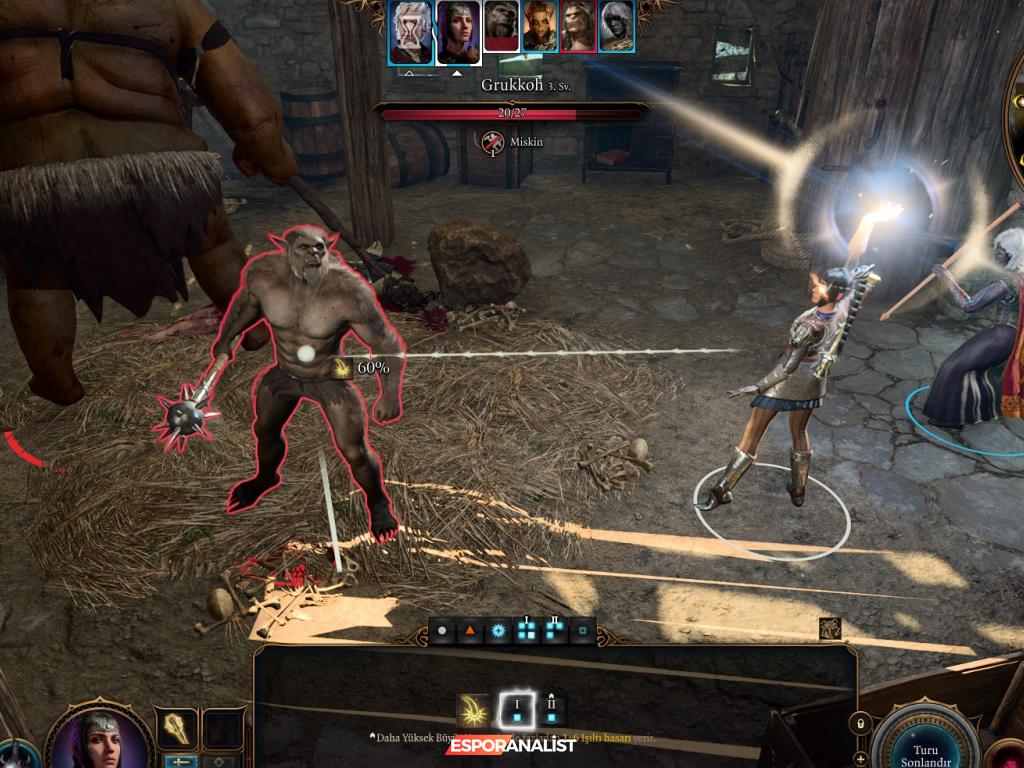Select the grey circle action filter
This screenshot has height=768, width=1024.
442,632
